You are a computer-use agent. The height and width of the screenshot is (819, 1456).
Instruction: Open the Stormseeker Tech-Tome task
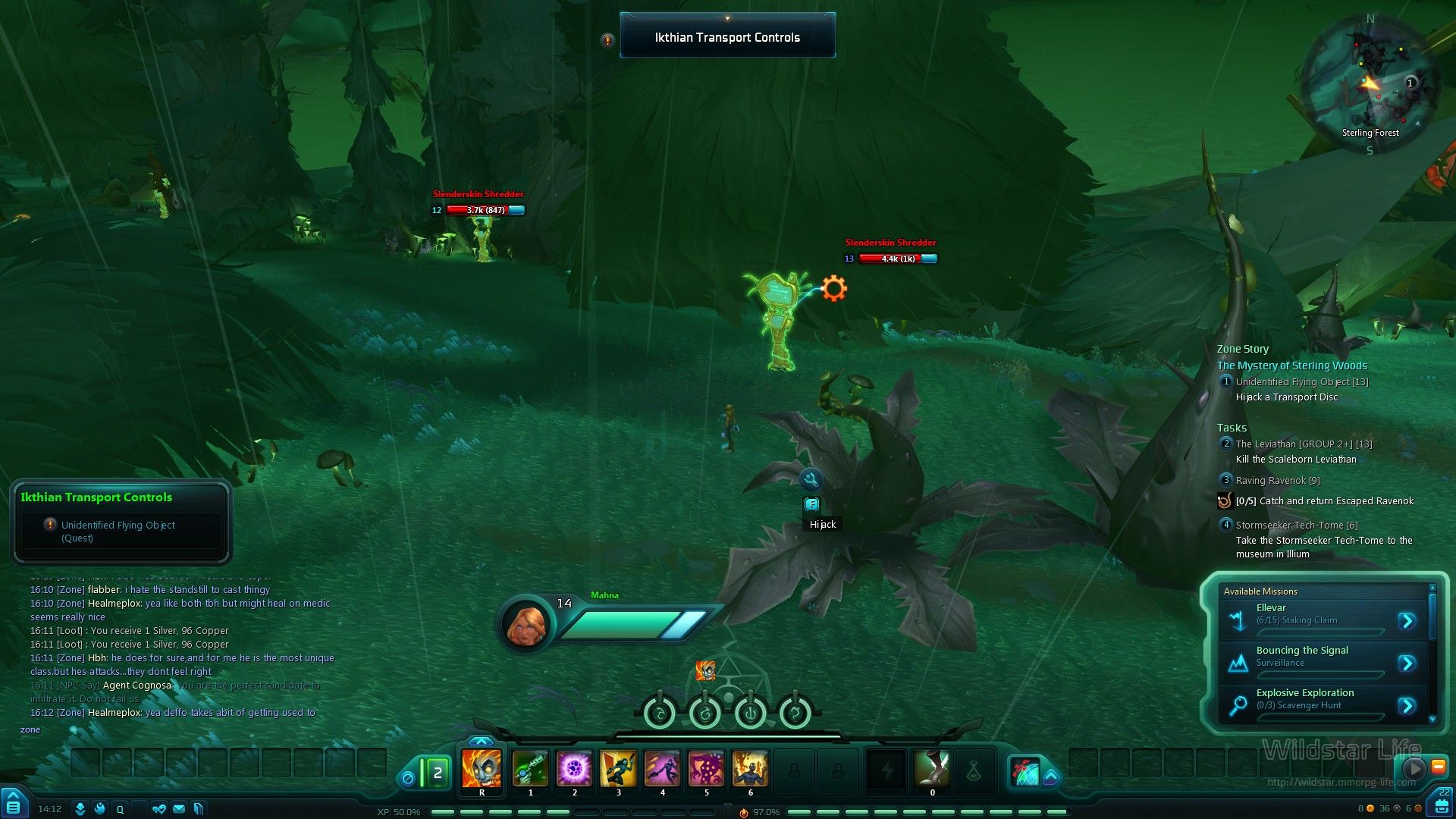pos(1296,525)
